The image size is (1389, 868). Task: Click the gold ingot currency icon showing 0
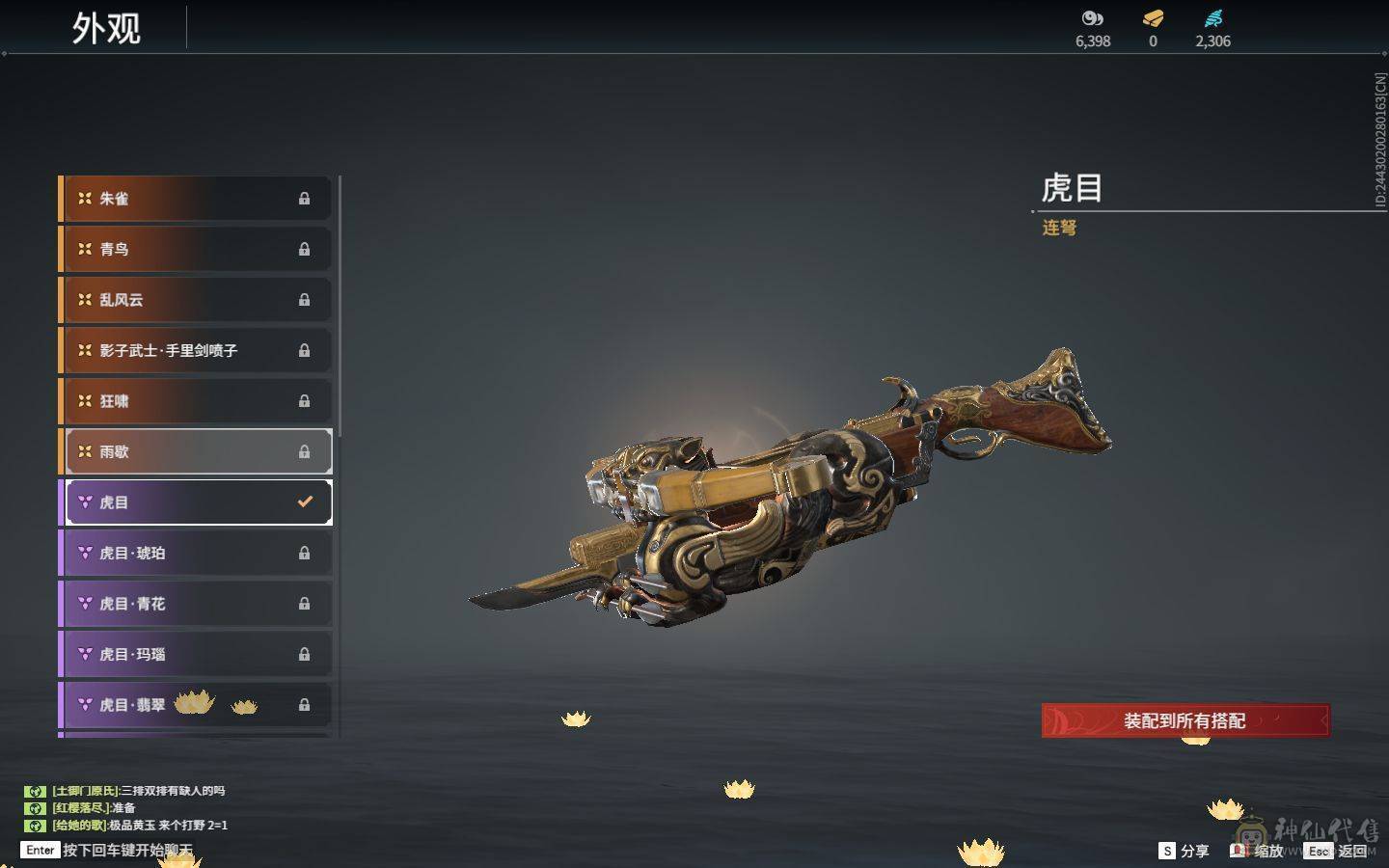coord(1152,16)
